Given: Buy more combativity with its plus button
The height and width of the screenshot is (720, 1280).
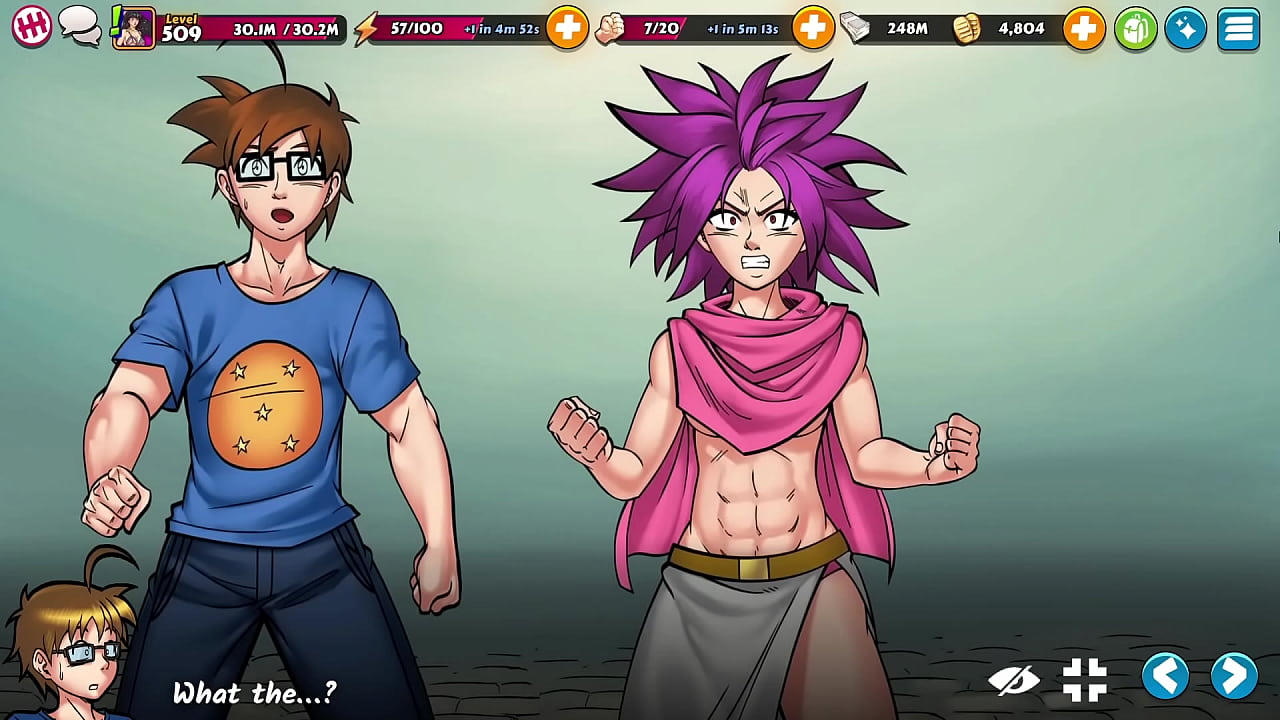Looking at the screenshot, I should pyautogui.click(x=814, y=27).
